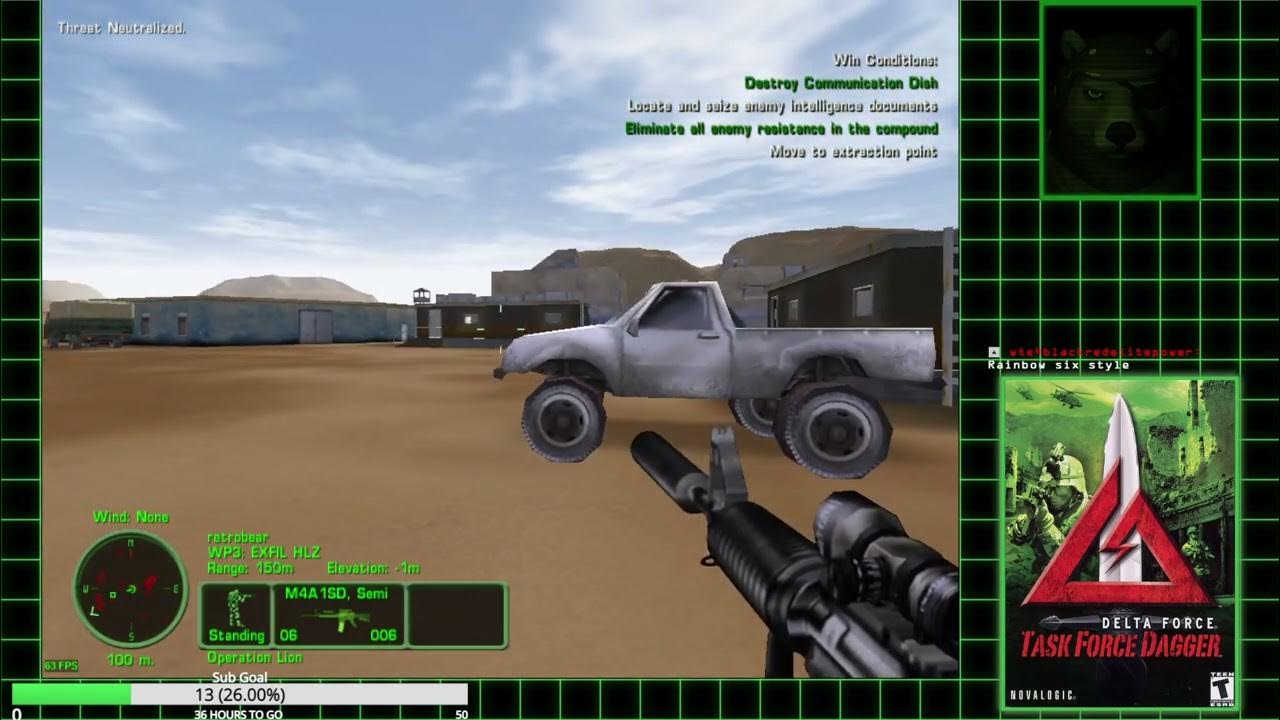Click the Task Force Dagger box art

pos(1120,542)
